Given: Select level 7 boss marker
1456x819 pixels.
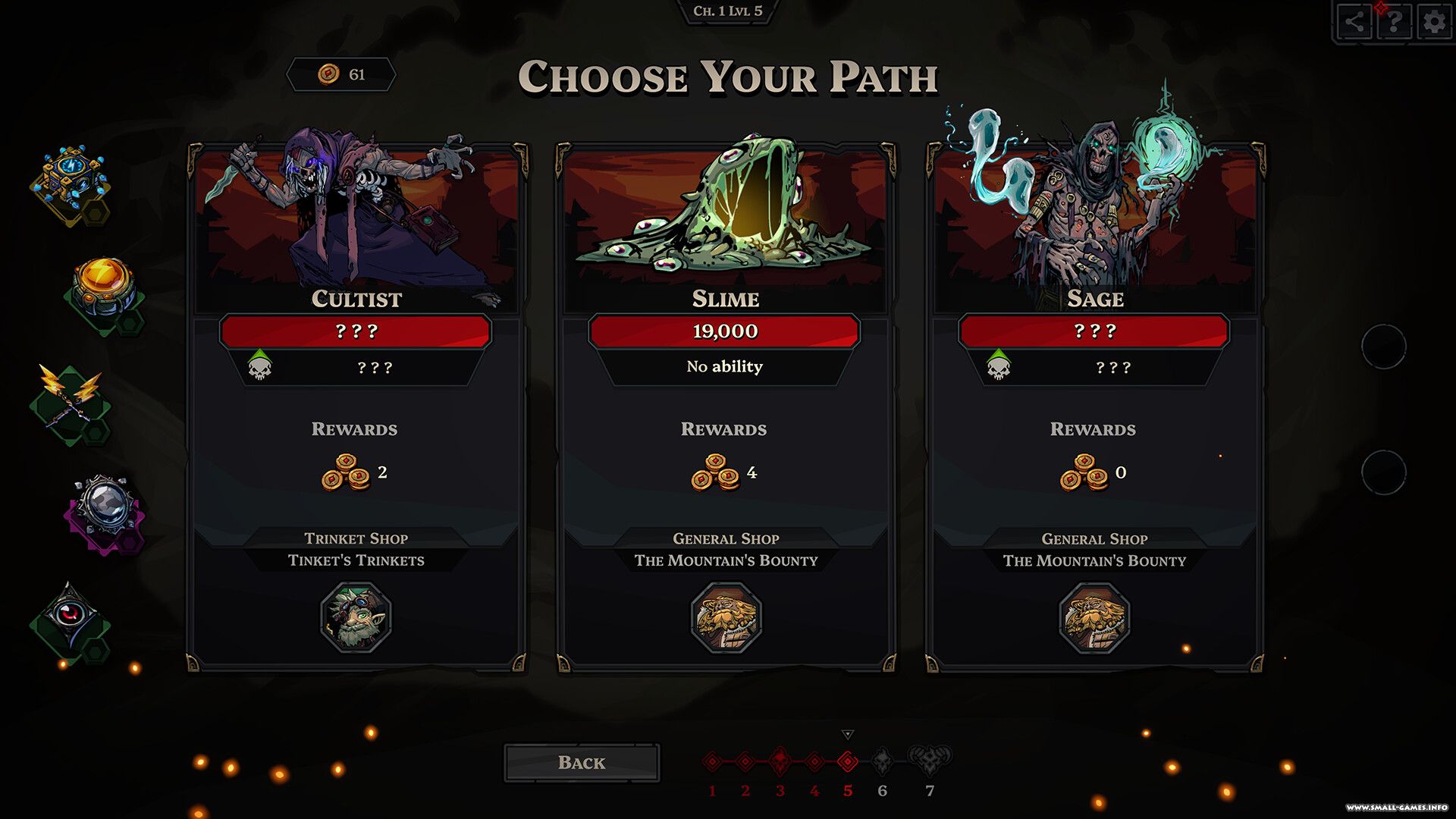Looking at the screenshot, I should point(930,759).
